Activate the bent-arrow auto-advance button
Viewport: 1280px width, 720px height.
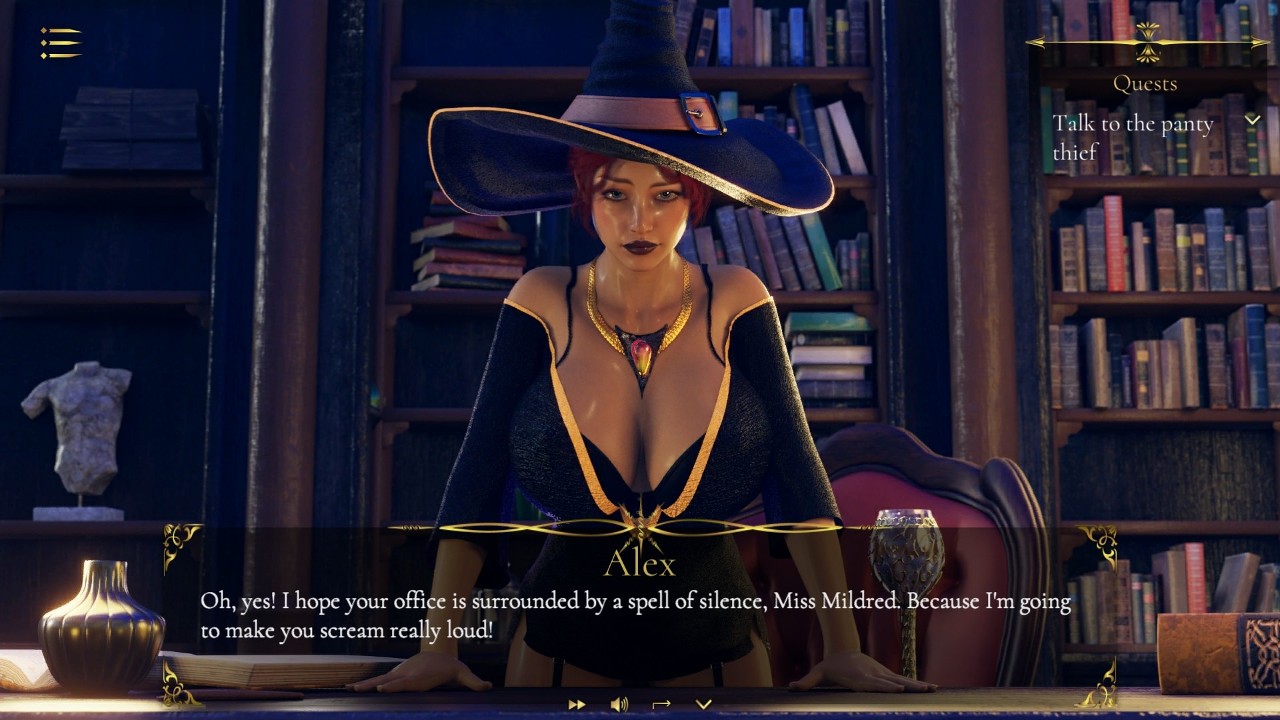tap(661, 704)
